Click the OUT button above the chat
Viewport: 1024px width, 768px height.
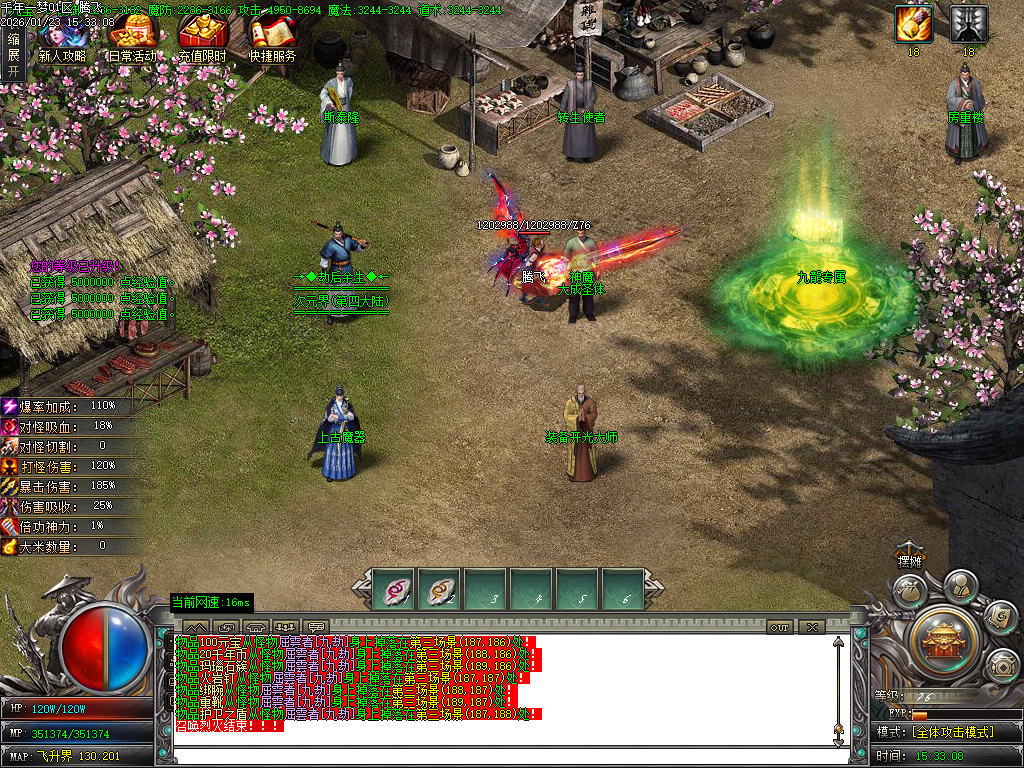point(780,627)
